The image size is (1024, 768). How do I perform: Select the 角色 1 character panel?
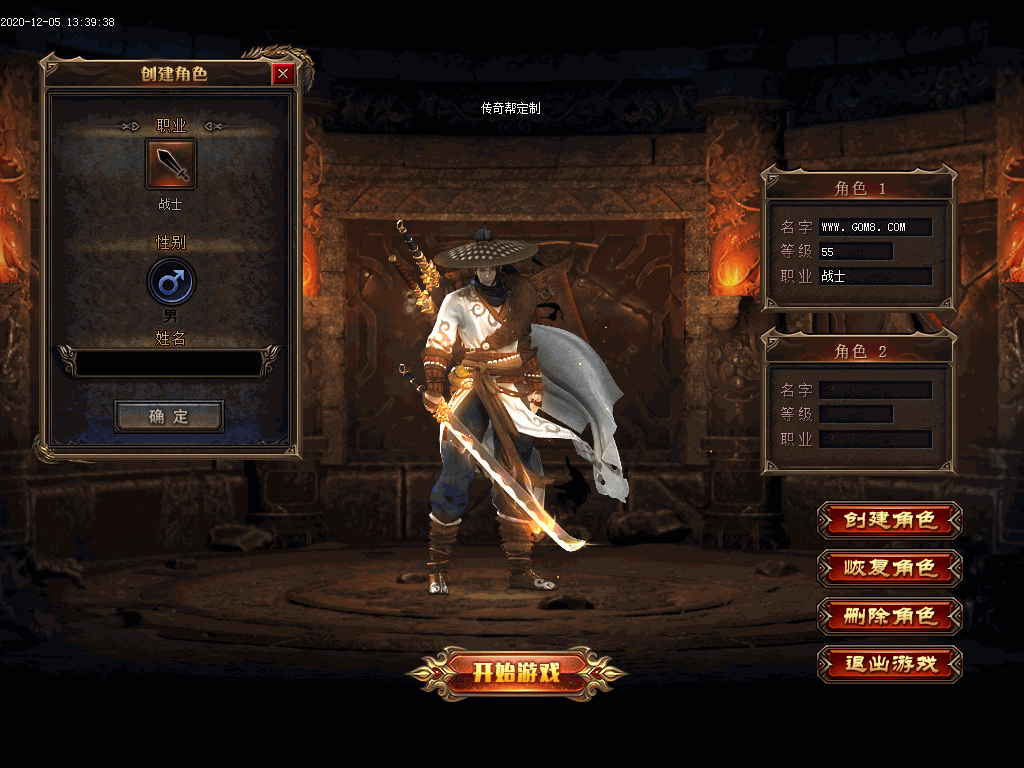point(859,239)
